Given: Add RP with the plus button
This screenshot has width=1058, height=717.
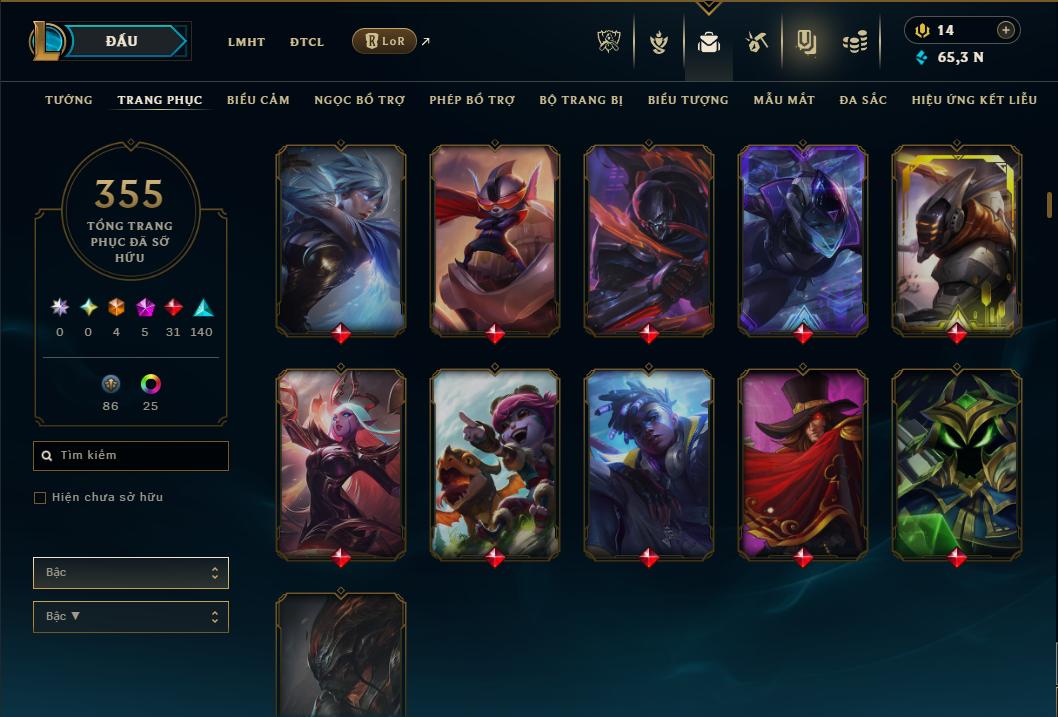Looking at the screenshot, I should [1006, 31].
